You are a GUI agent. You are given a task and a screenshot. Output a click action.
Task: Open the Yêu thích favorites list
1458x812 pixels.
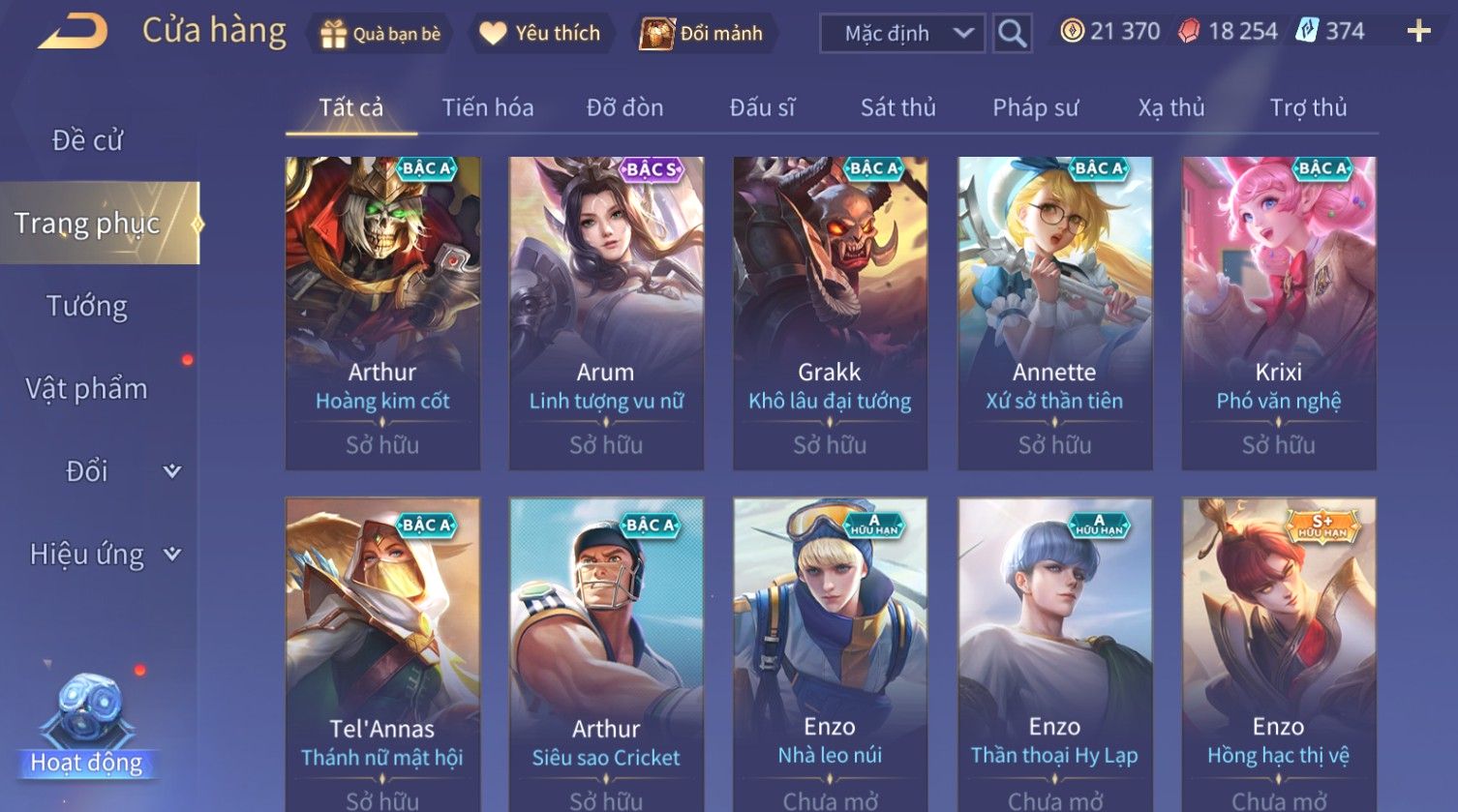tap(540, 34)
